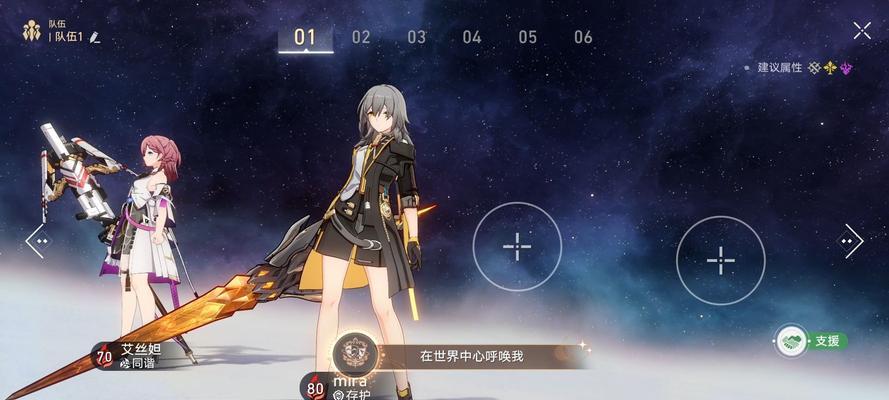Edit the team name with the pencil icon

95,37
